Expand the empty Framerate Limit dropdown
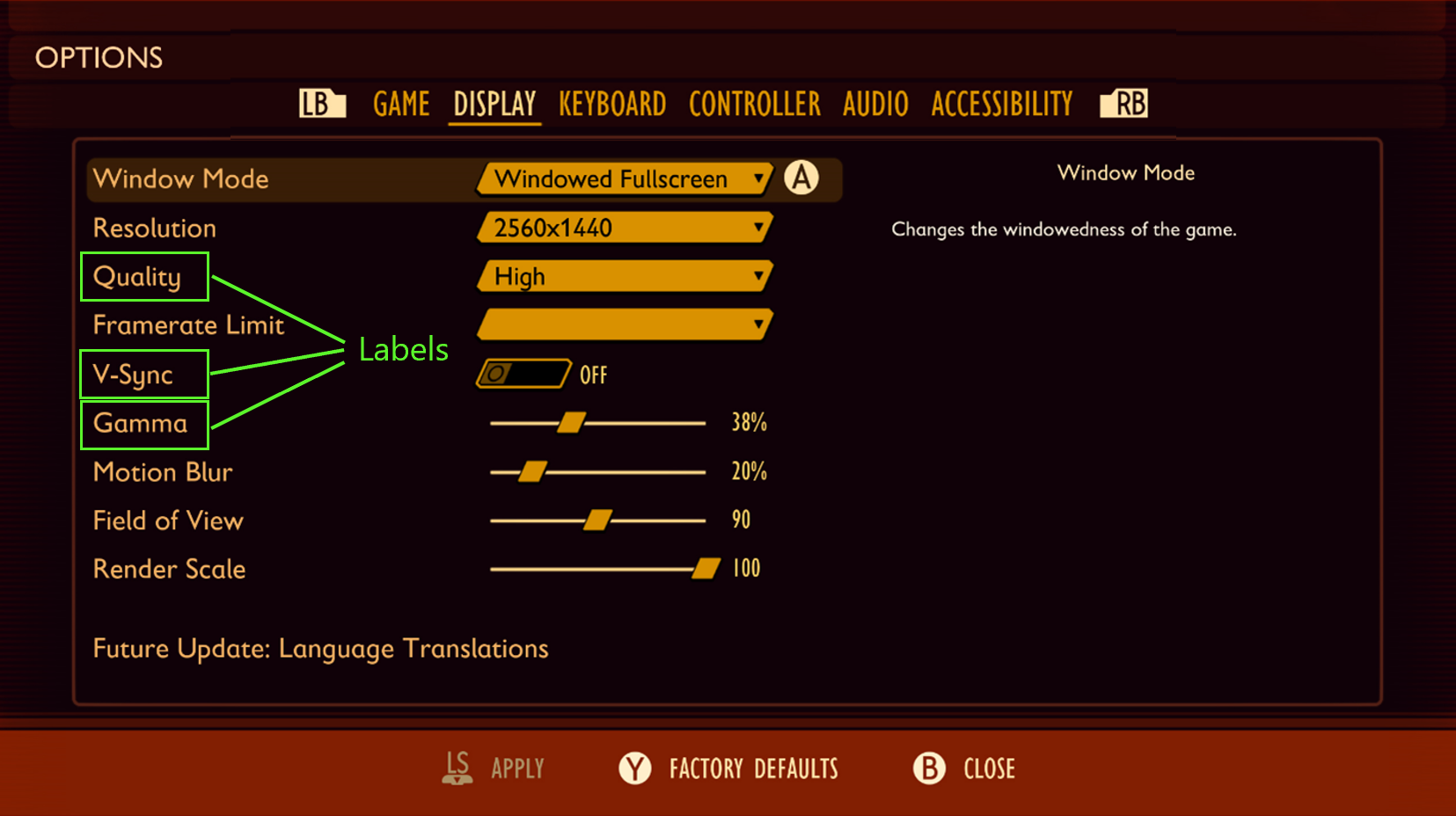 (x=625, y=324)
